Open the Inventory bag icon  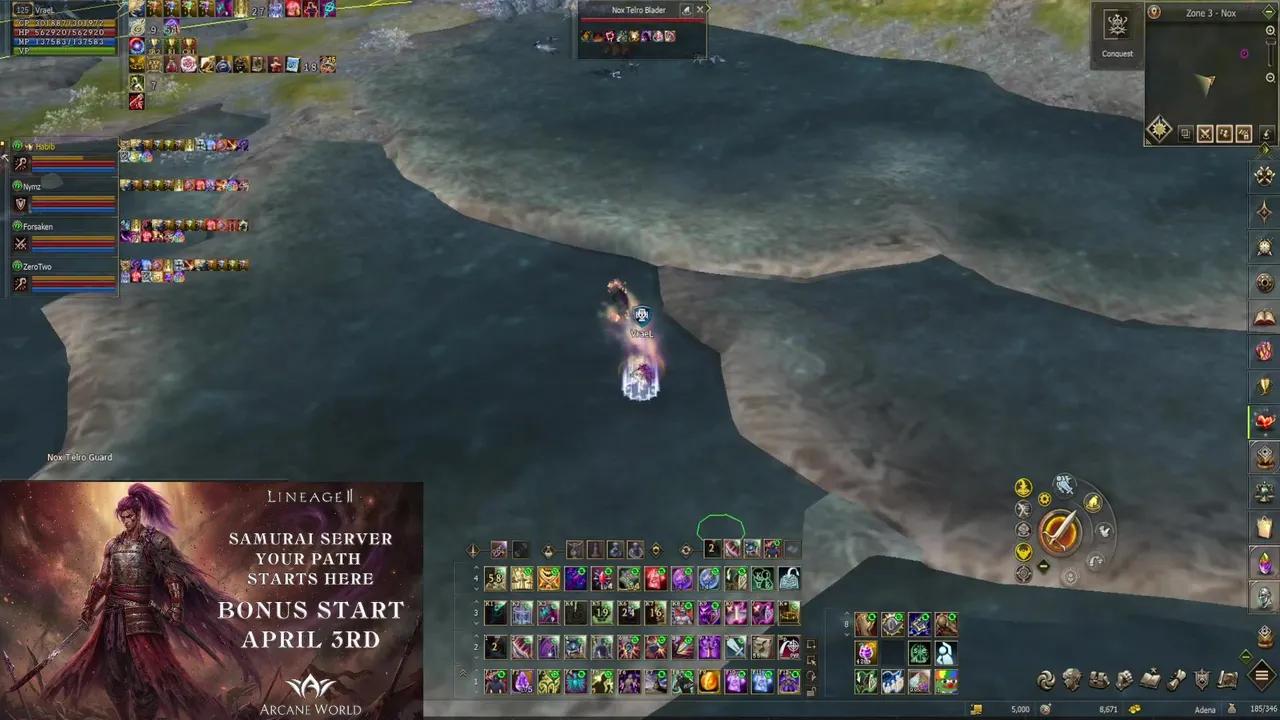[1098, 677]
